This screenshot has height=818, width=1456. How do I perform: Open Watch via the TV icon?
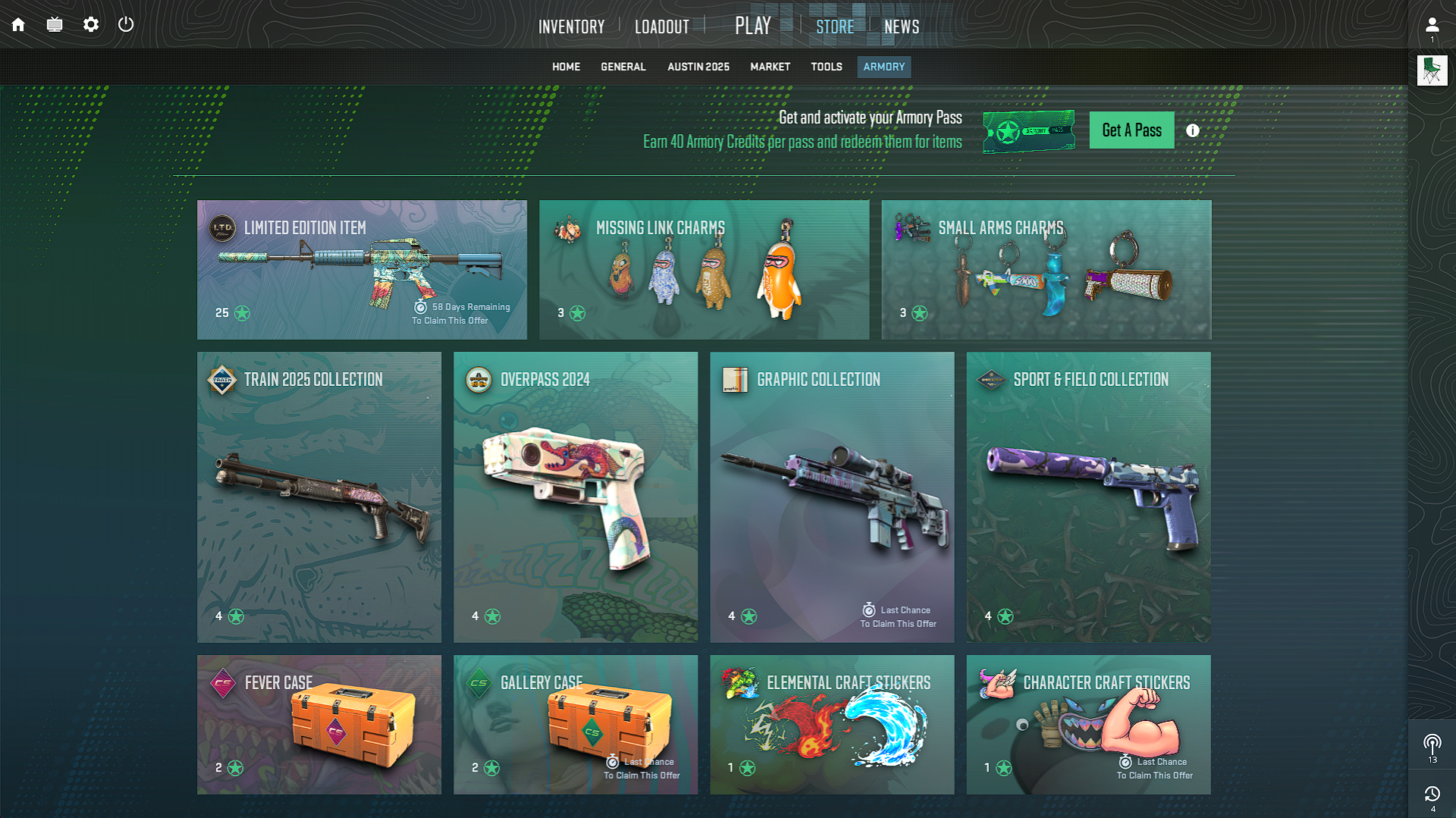pyautogui.click(x=54, y=24)
